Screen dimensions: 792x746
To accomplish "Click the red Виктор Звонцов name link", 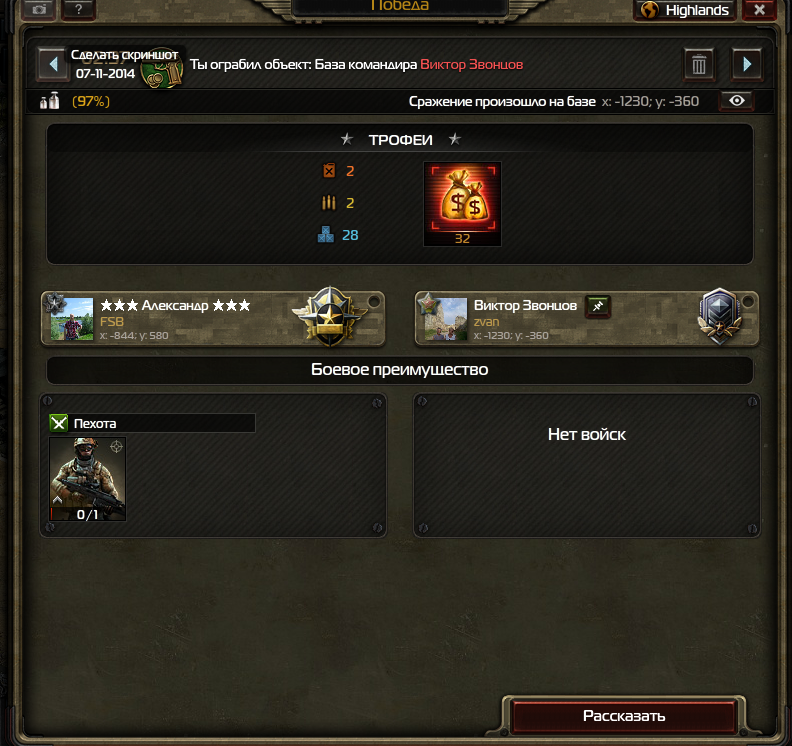I will click(471, 65).
